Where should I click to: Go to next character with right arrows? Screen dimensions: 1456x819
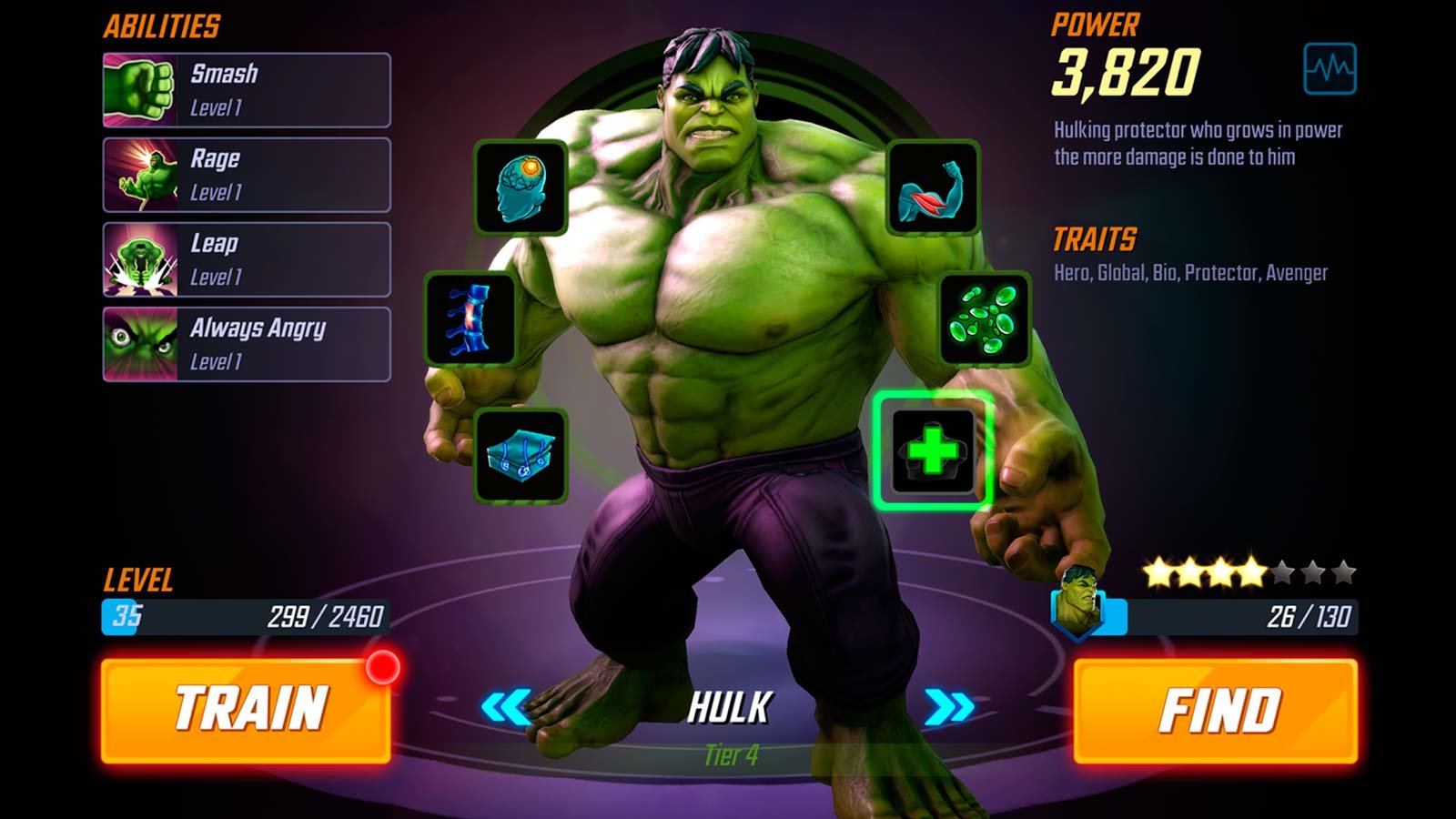(x=949, y=707)
